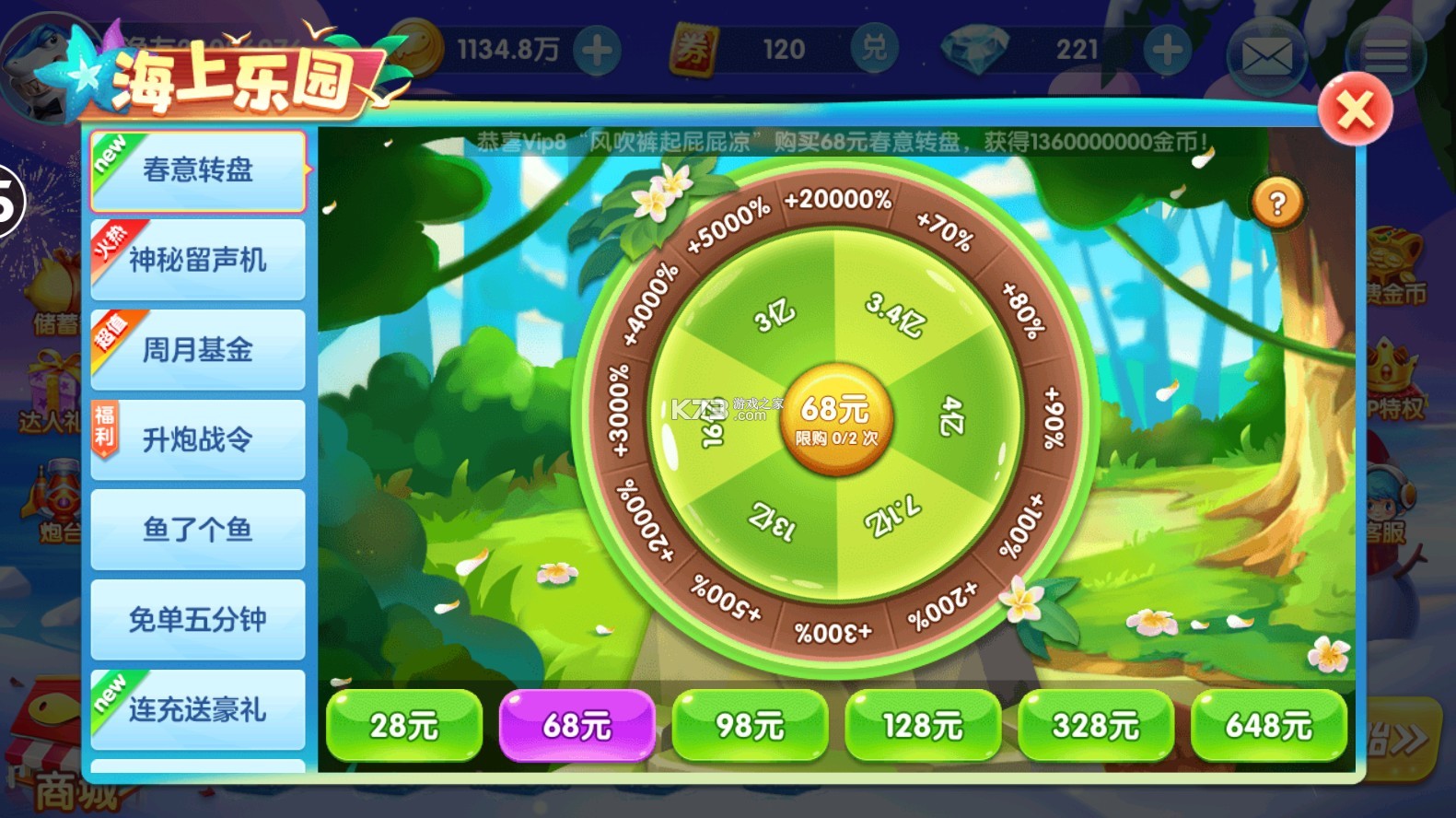Select the 春意转盘 tab
Screen dimensions: 1456x818
(x=198, y=170)
